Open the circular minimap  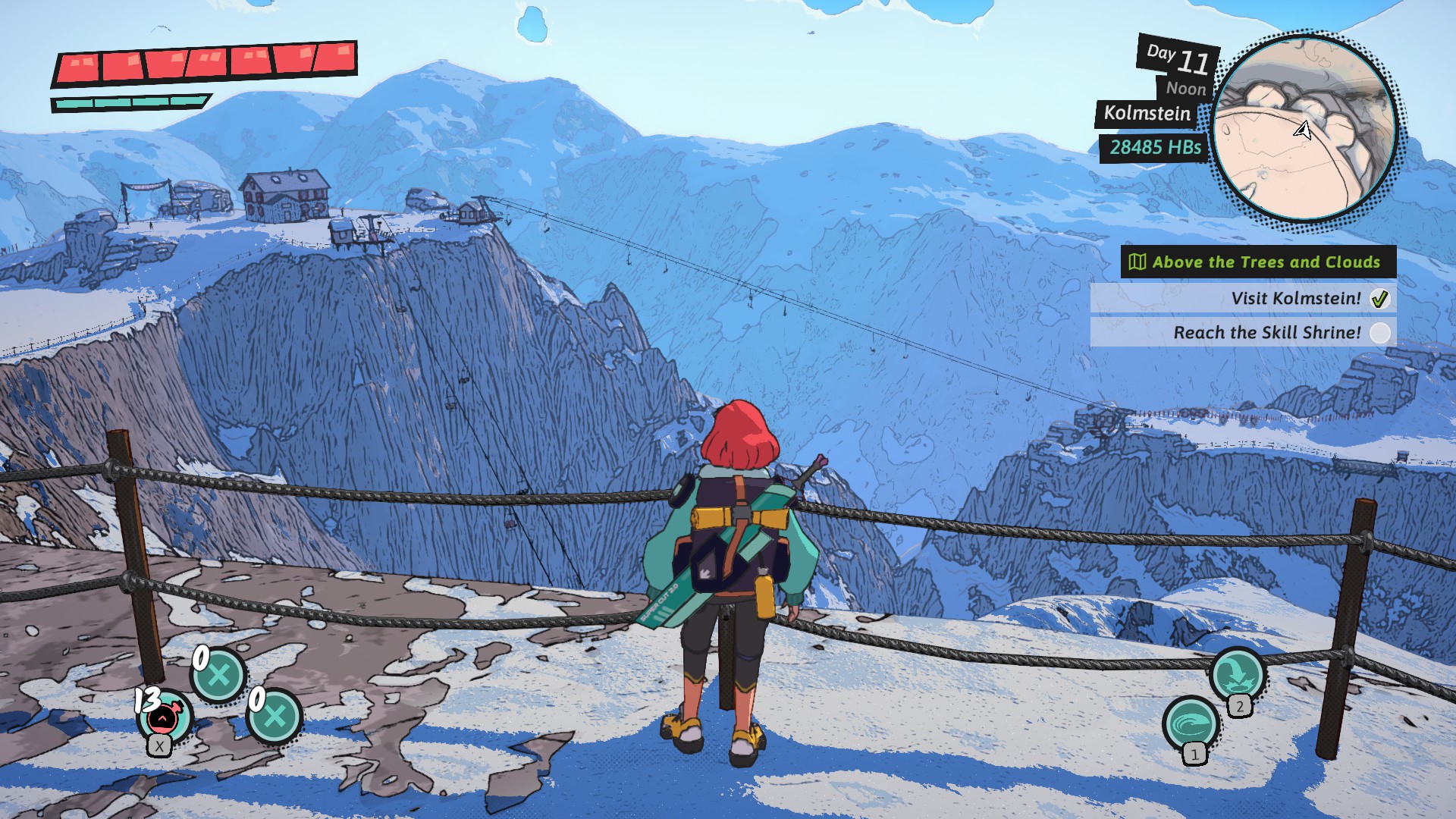point(1304,129)
